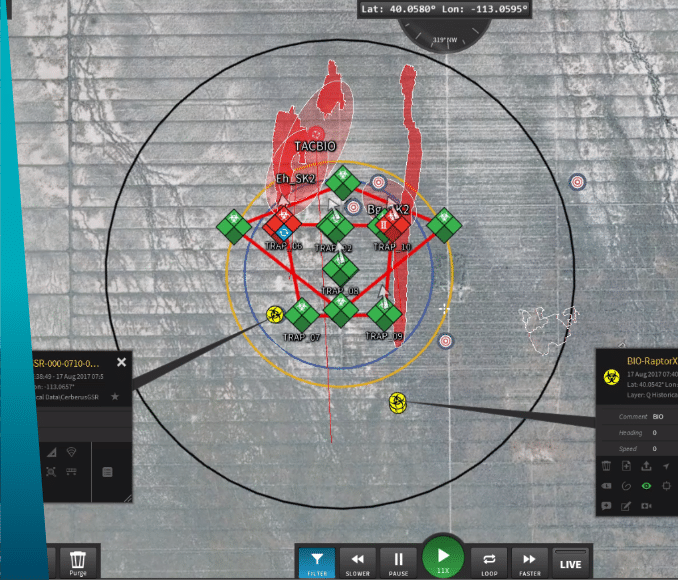
Task: Close the SR-000-0710 info panel
Action: point(122,363)
